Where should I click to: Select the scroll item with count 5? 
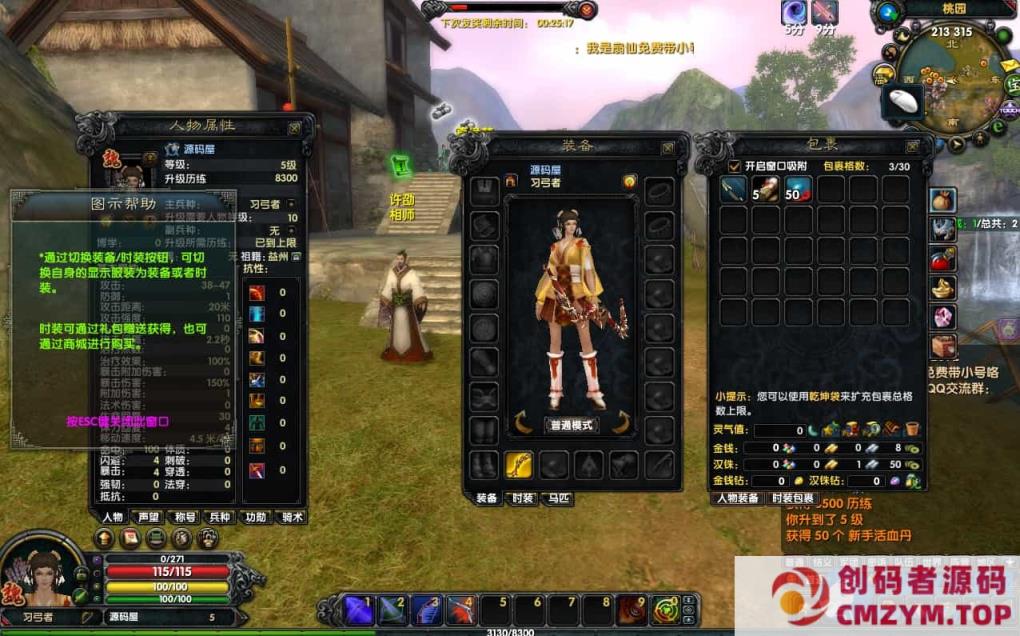point(765,189)
